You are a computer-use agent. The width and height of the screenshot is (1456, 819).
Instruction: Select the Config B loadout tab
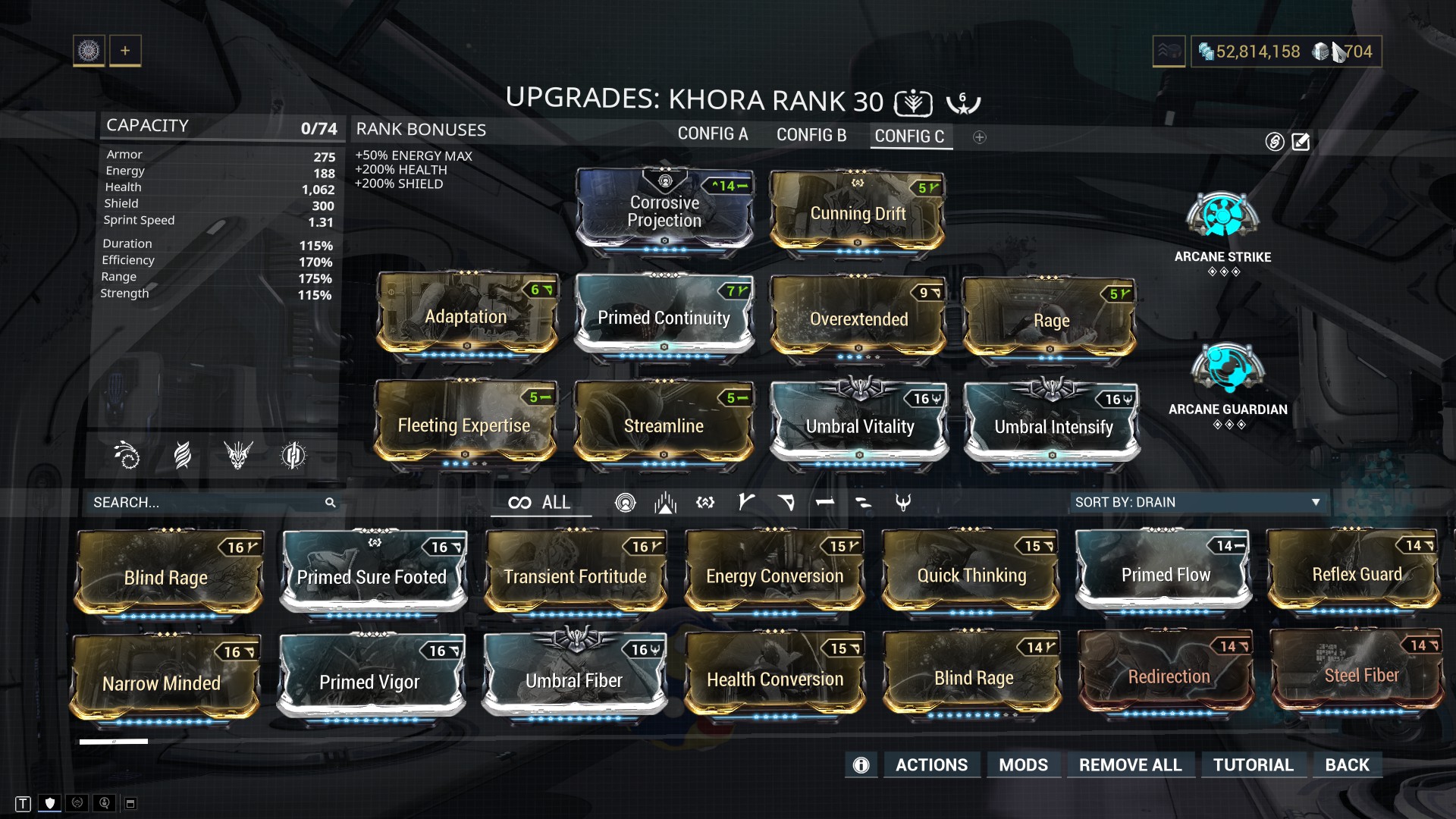(x=811, y=135)
